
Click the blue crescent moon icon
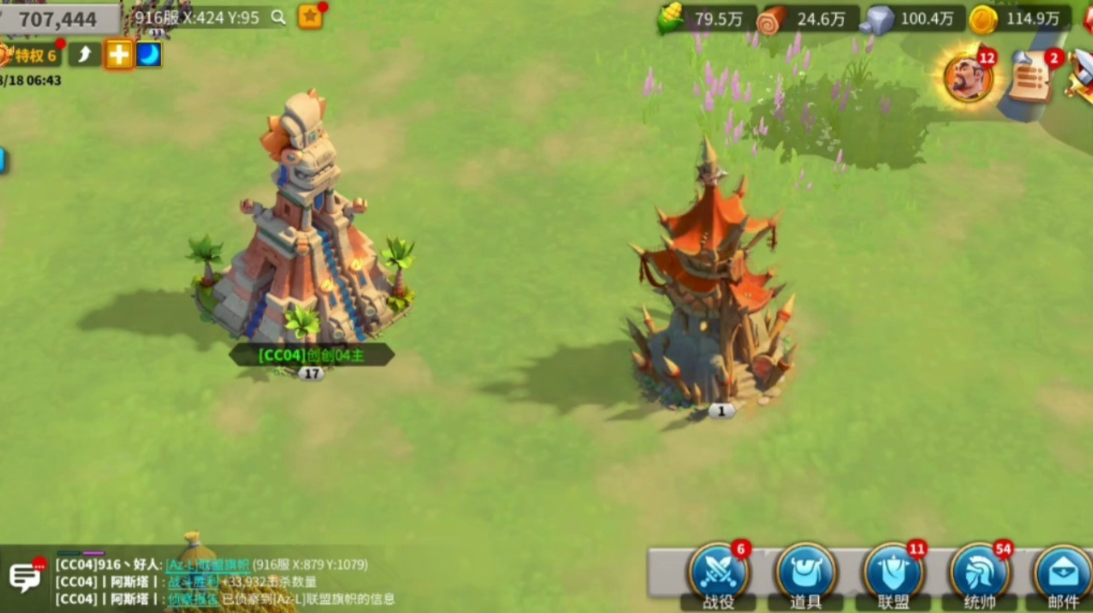coord(148,54)
